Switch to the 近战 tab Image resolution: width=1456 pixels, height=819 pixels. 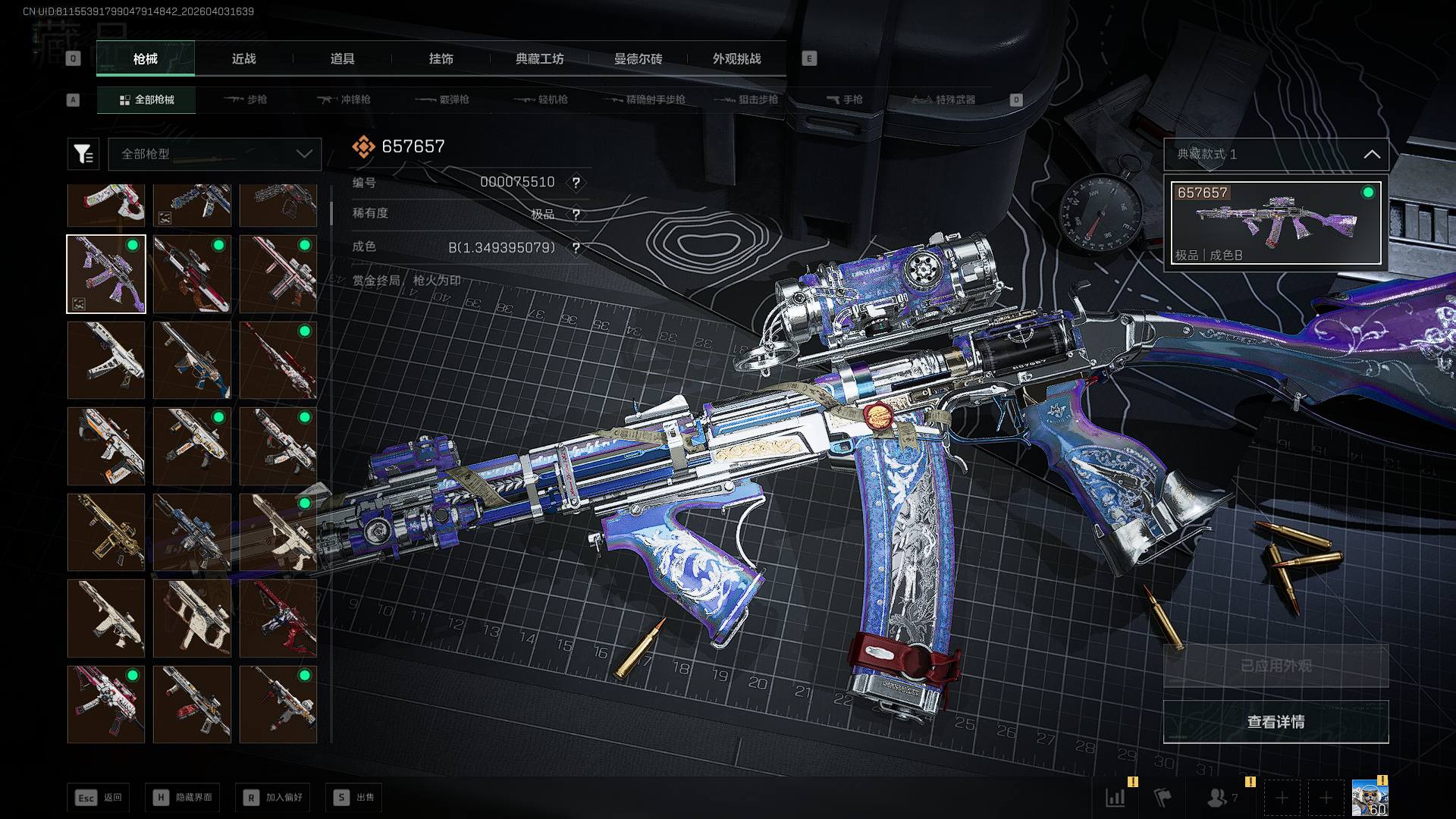point(243,58)
